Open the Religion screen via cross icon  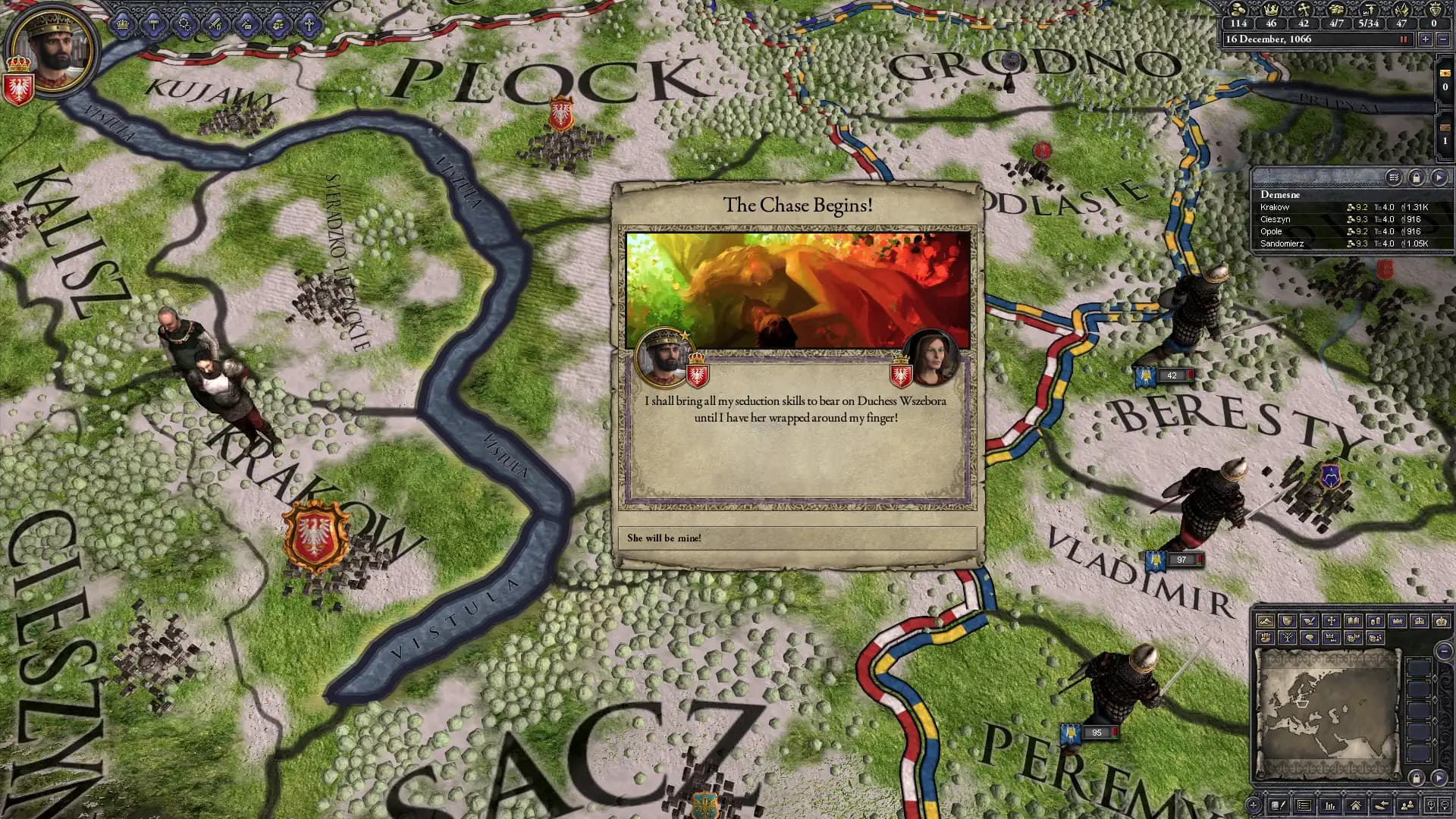point(309,23)
